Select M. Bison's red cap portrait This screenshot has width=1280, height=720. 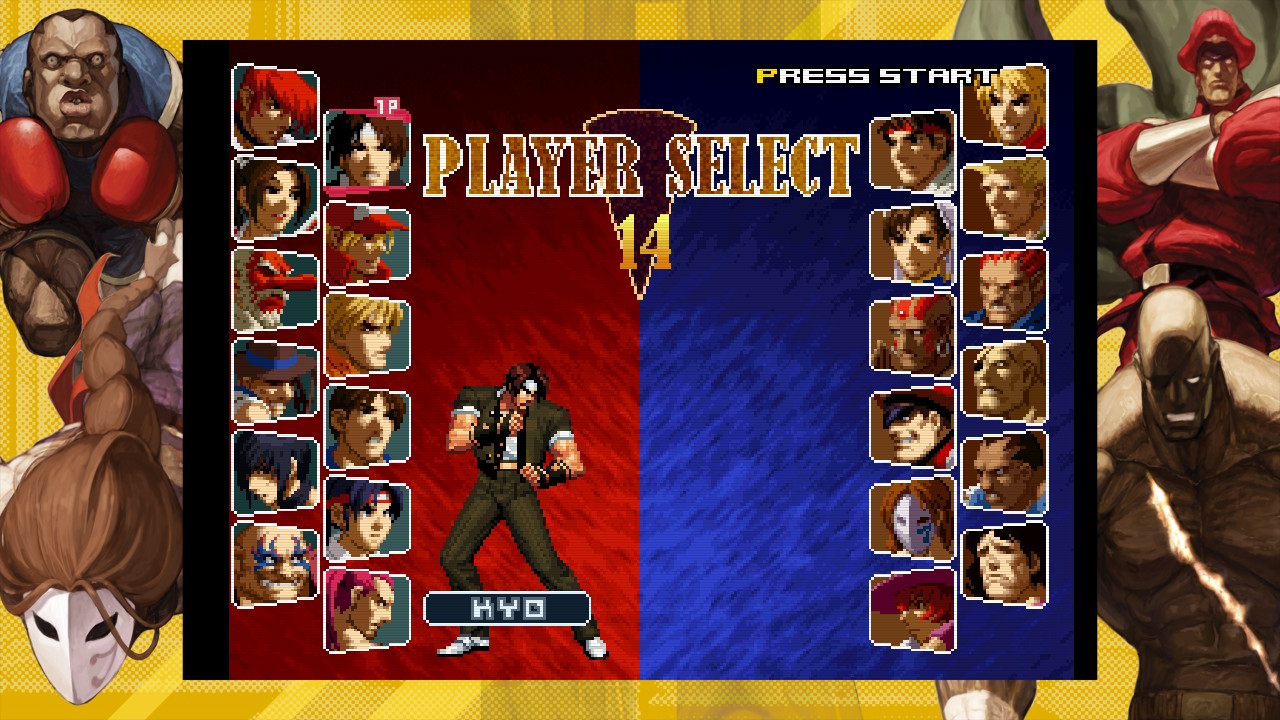click(912, 427)
